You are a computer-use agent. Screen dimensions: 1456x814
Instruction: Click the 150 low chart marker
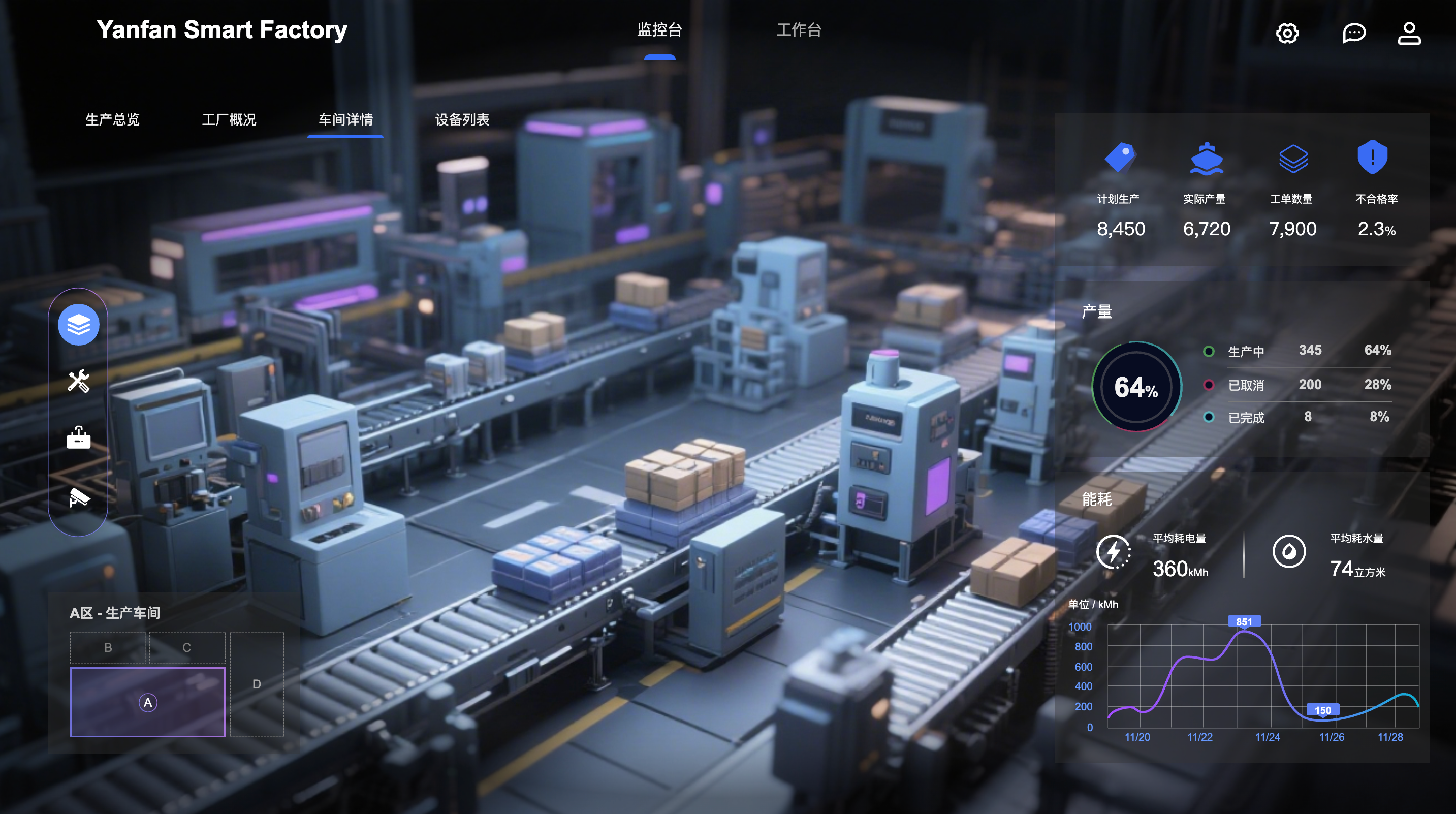coord(1322,710)
